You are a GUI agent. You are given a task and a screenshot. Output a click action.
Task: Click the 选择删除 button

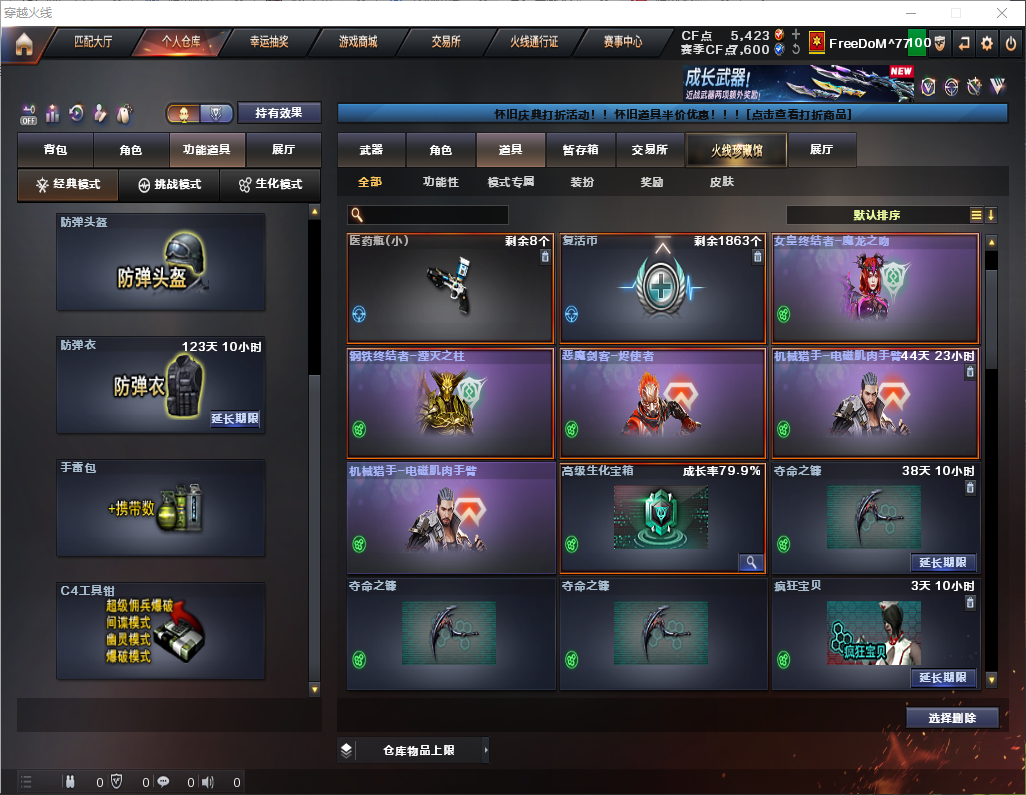click(952, 718)
